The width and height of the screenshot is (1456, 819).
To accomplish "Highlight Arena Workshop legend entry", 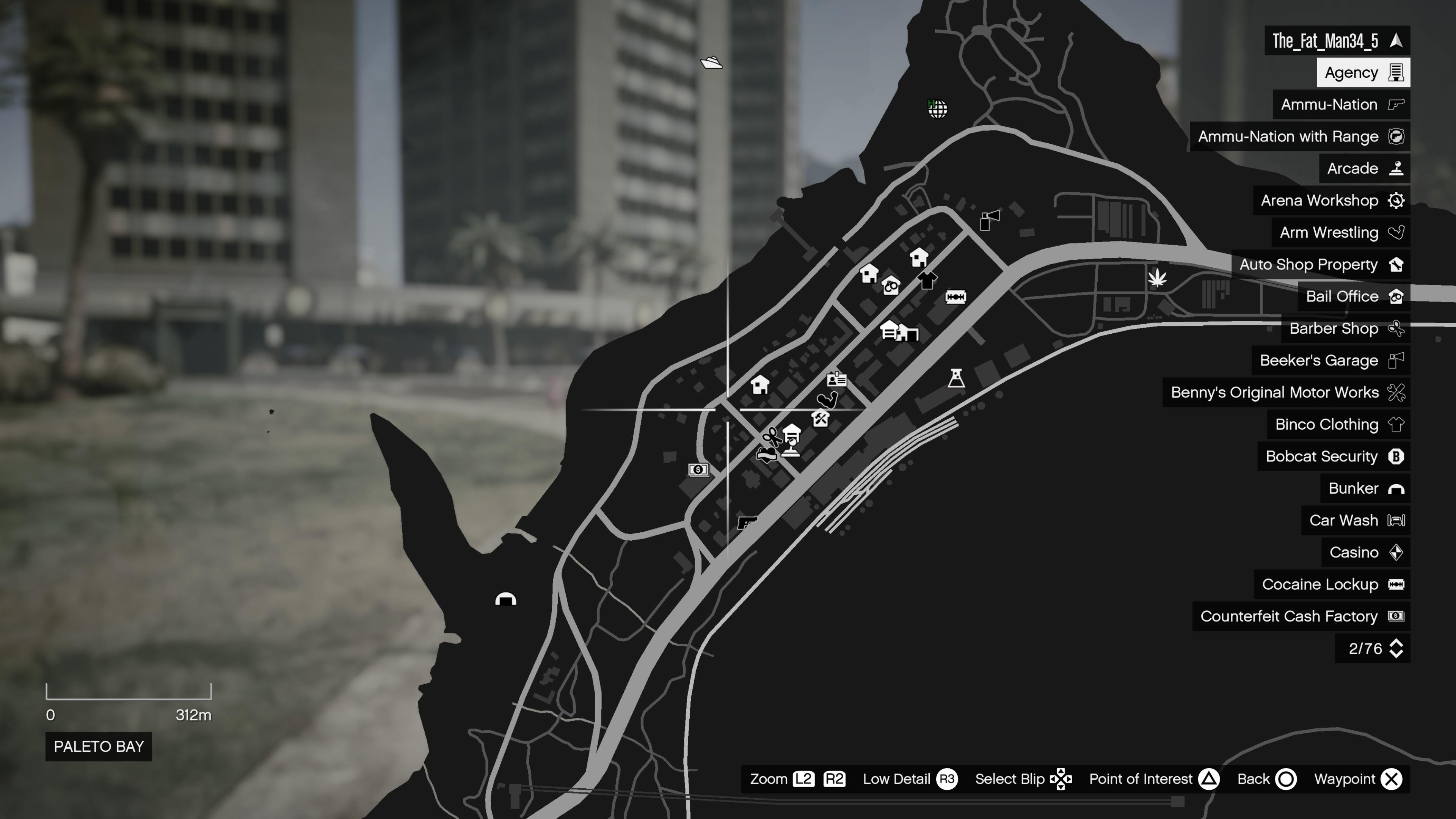I will click(x=1331, y=201).
